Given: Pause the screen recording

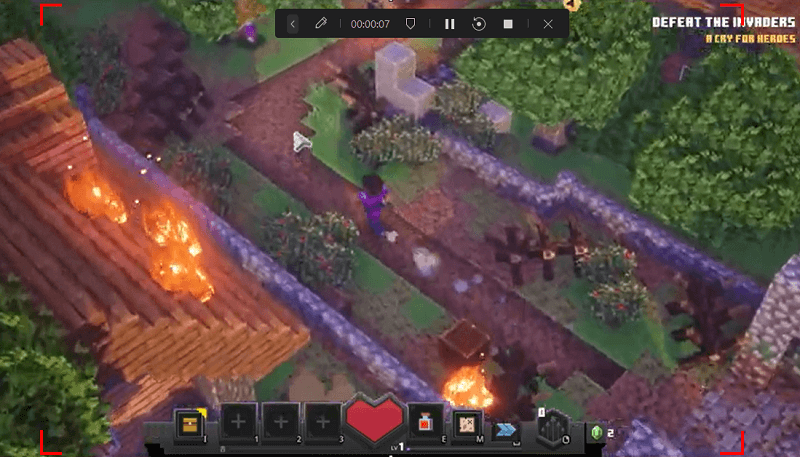Looking at the screenshot, I should [450, 24].
